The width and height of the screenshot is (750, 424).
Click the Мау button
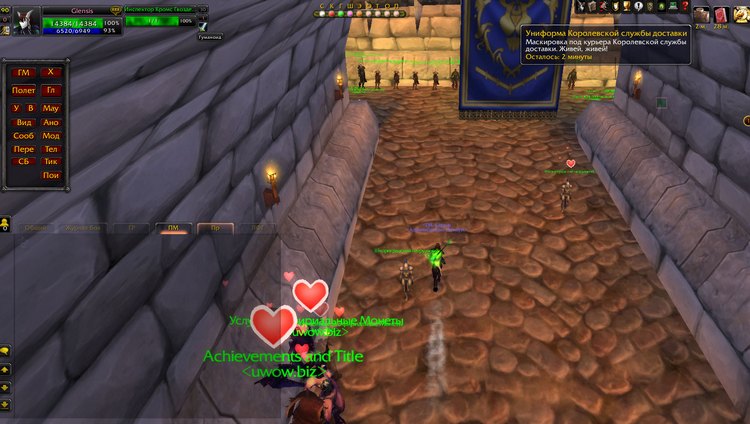(x=51, y=107)
